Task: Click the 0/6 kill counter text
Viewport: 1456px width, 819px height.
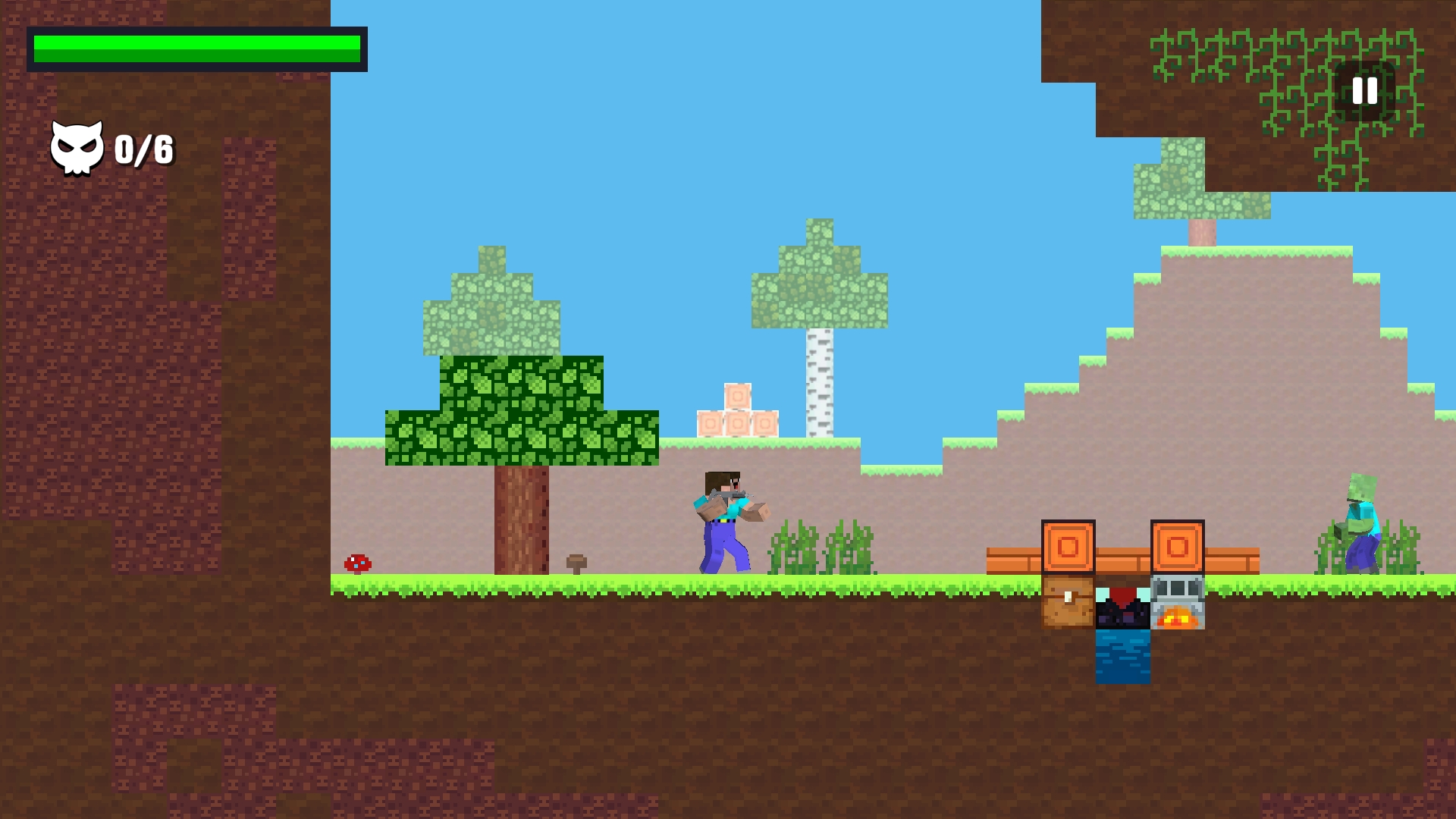Action: tap(143, 148)
